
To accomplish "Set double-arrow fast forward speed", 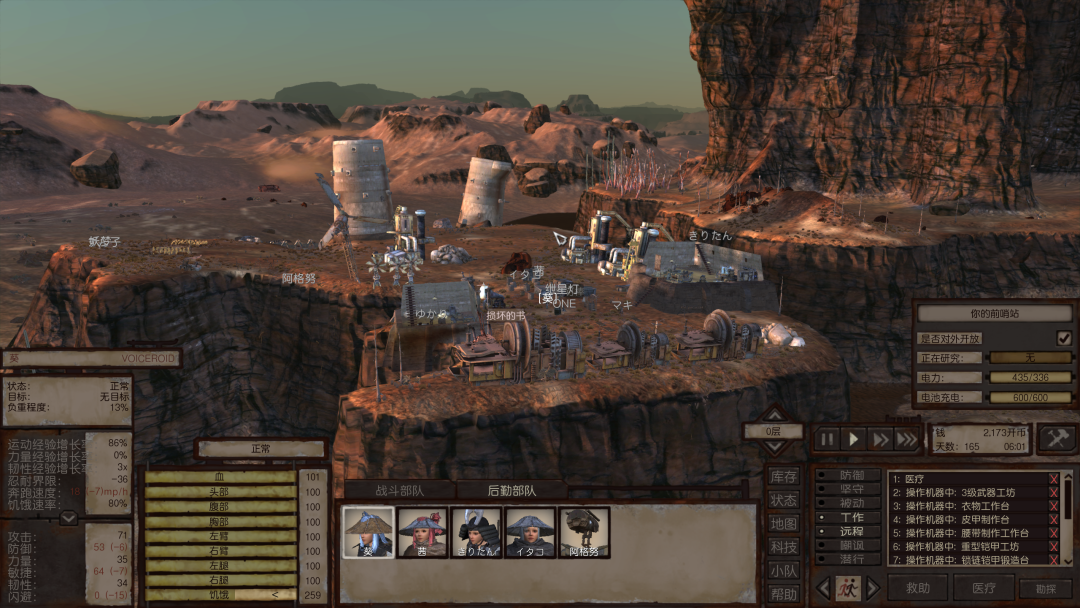I will click(880, 438).
